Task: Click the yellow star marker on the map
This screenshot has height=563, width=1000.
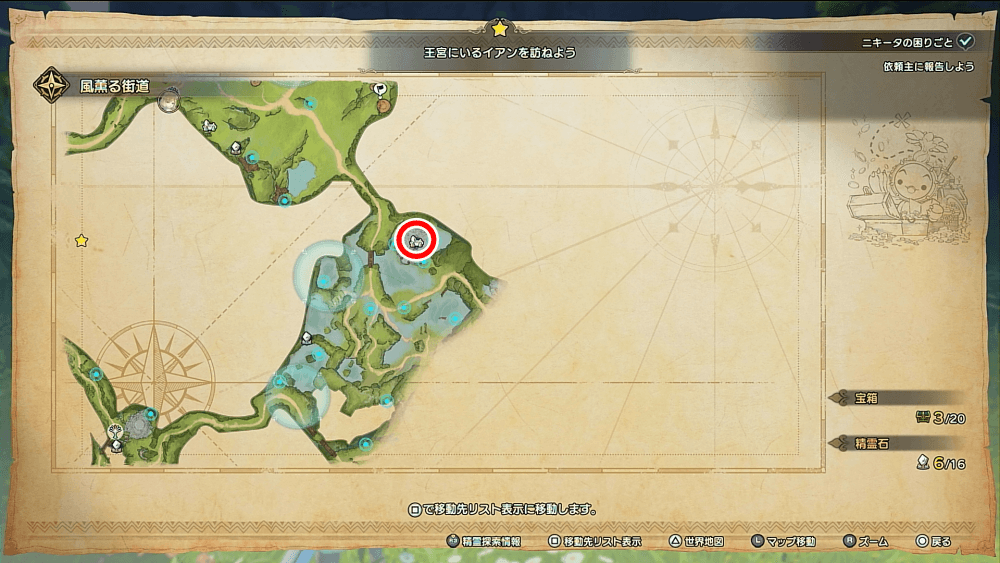Action: (81, 241)
